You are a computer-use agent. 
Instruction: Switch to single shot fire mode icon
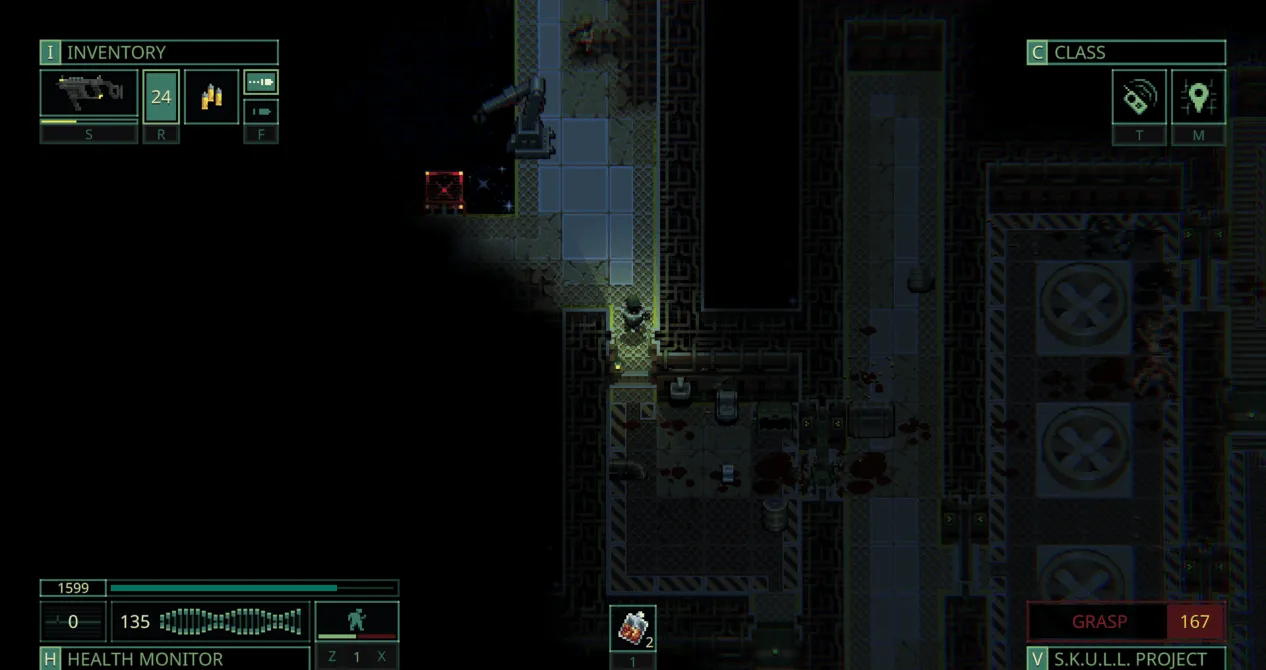coord(261,111)
